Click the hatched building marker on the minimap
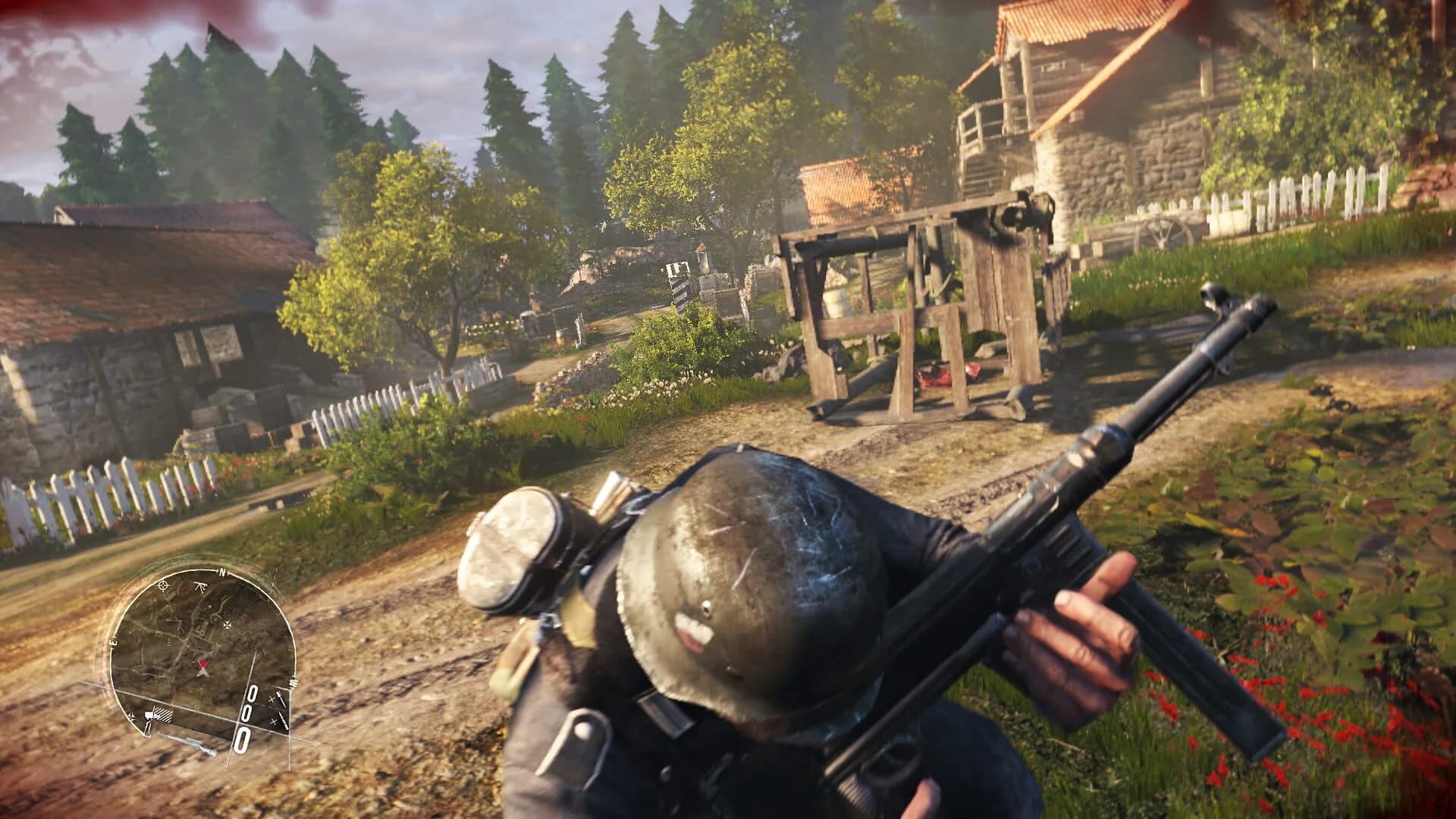 click(163, 714)
